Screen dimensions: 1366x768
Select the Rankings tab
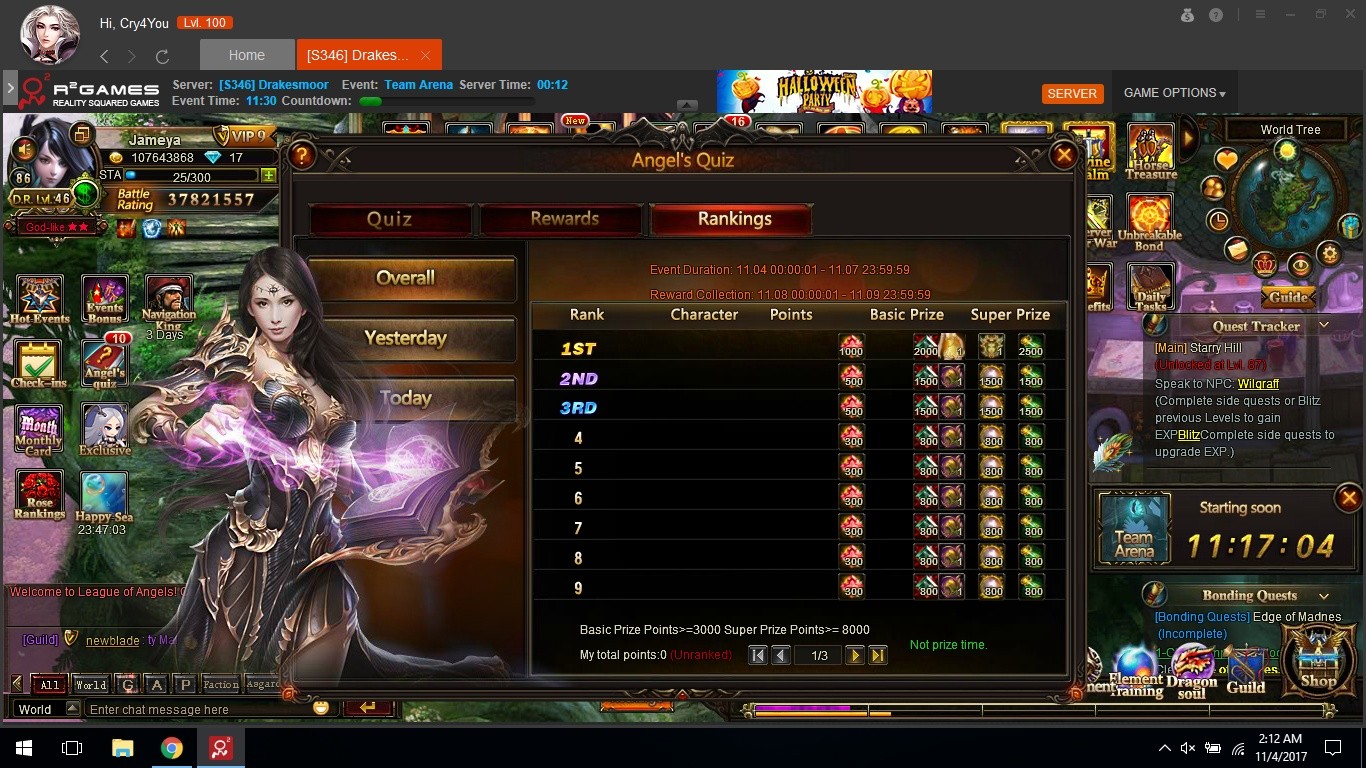pos(733,219)
